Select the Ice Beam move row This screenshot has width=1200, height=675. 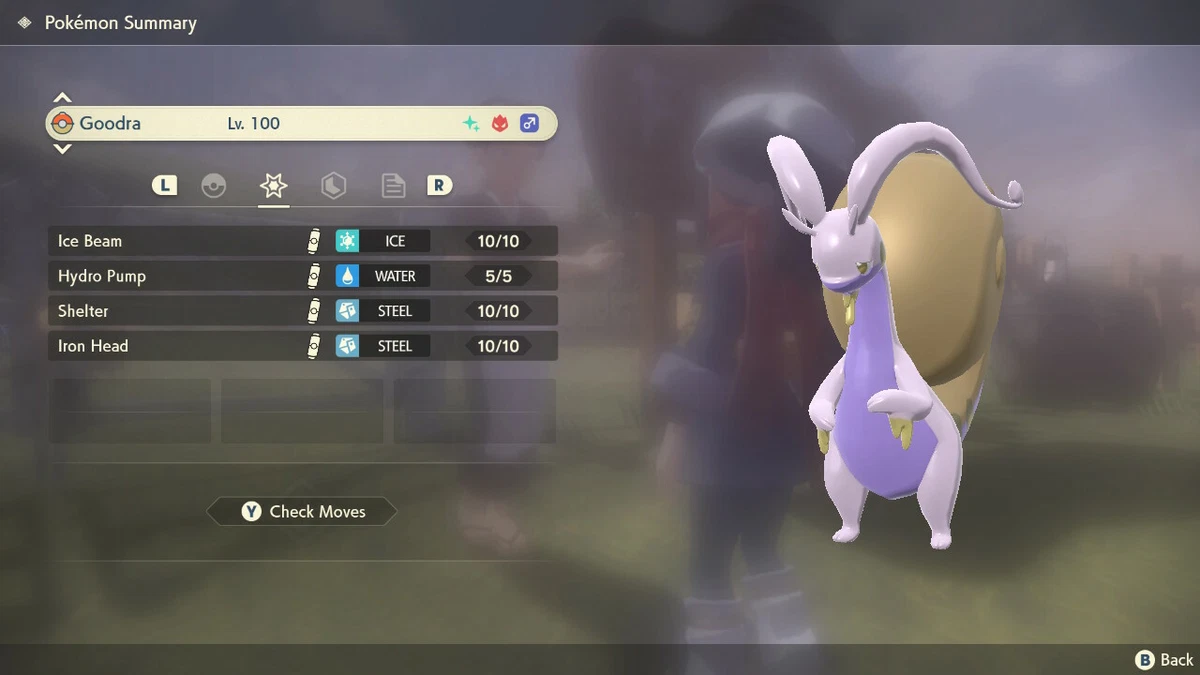coord(302,241)
